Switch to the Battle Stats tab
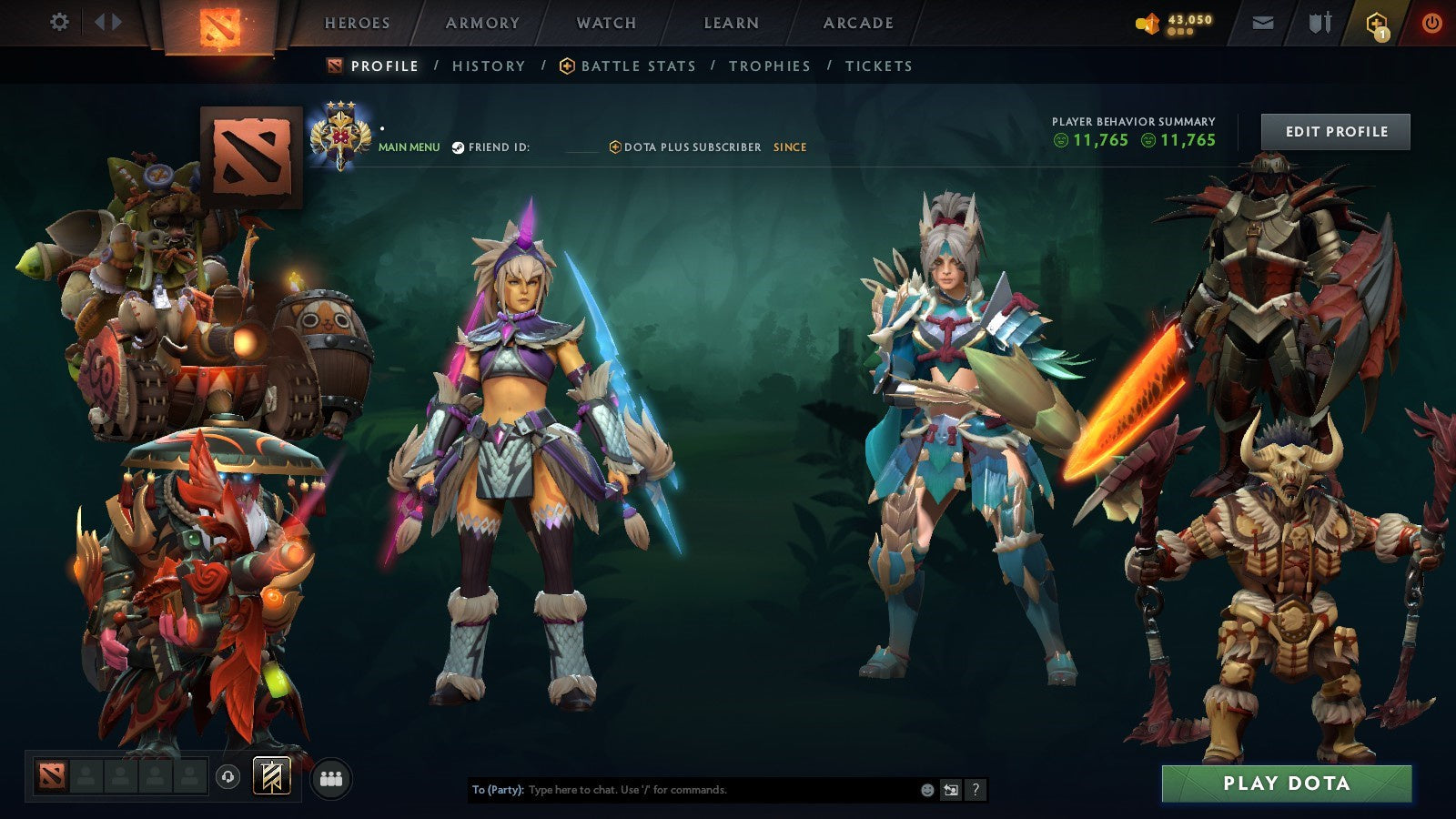 coord(637,66)
